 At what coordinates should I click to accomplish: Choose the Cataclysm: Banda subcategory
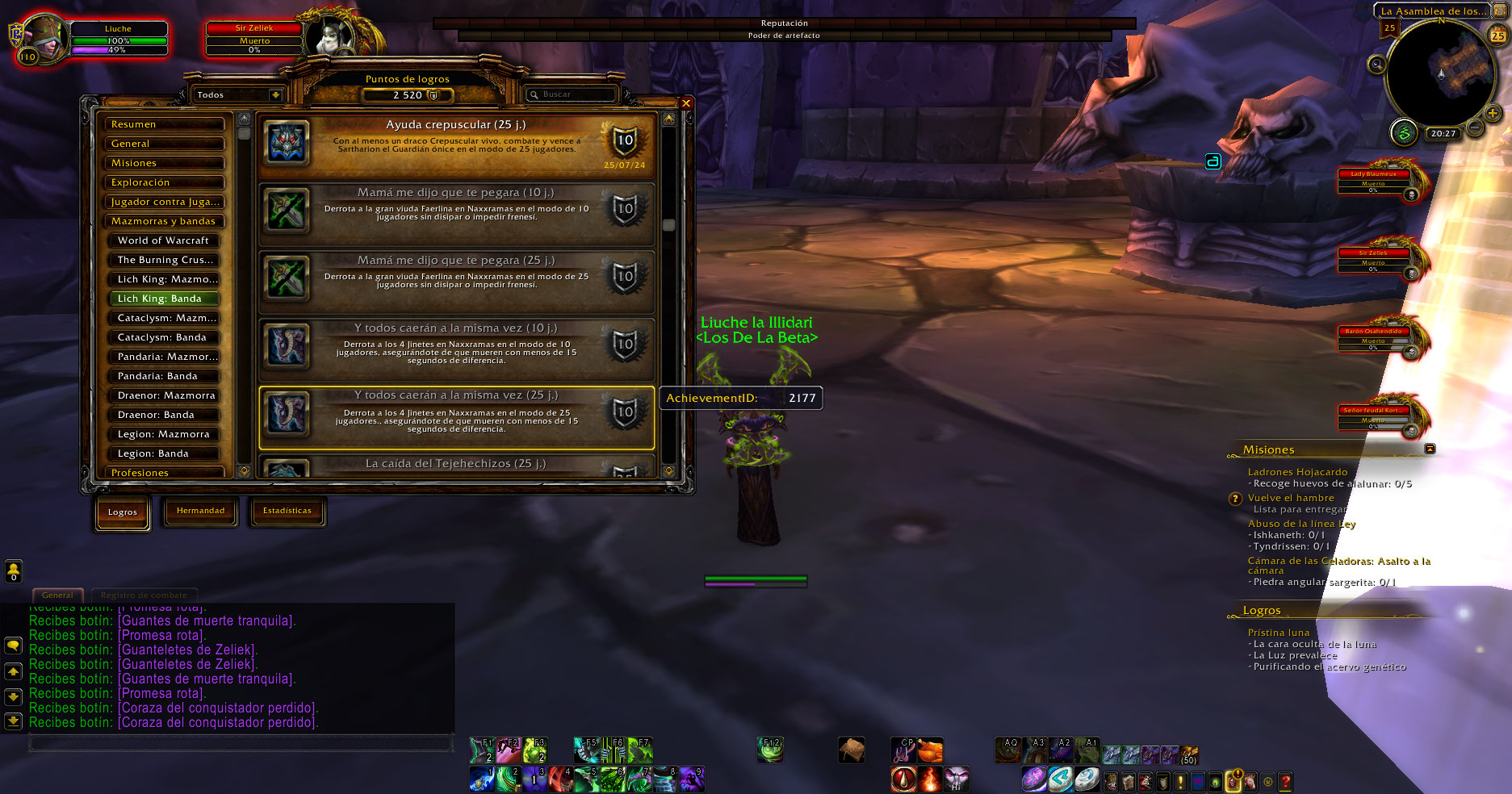165,337
